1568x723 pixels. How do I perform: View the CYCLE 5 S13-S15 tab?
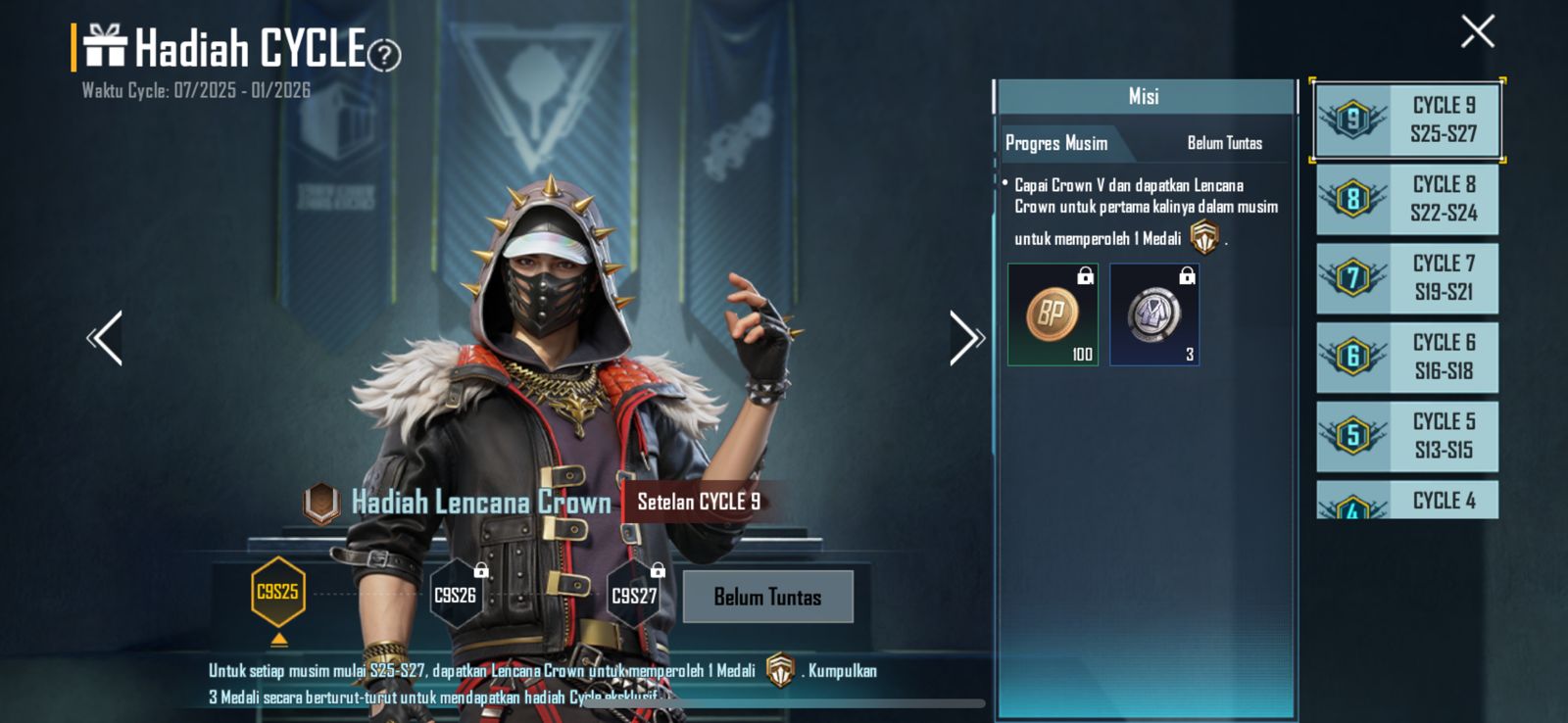click(1407, 436)
